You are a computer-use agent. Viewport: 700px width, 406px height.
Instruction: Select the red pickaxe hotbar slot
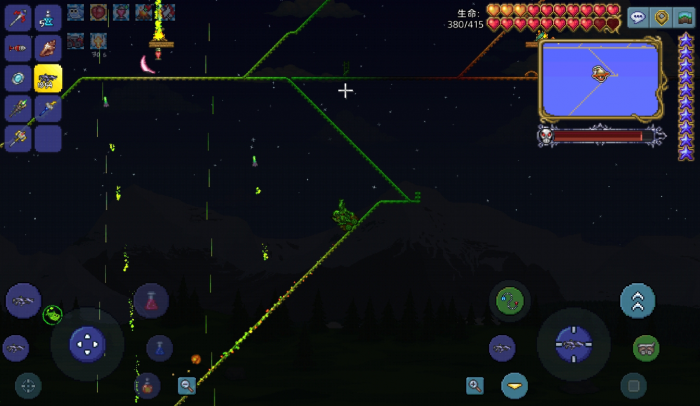pyautogui.click(x=18, y=17)
